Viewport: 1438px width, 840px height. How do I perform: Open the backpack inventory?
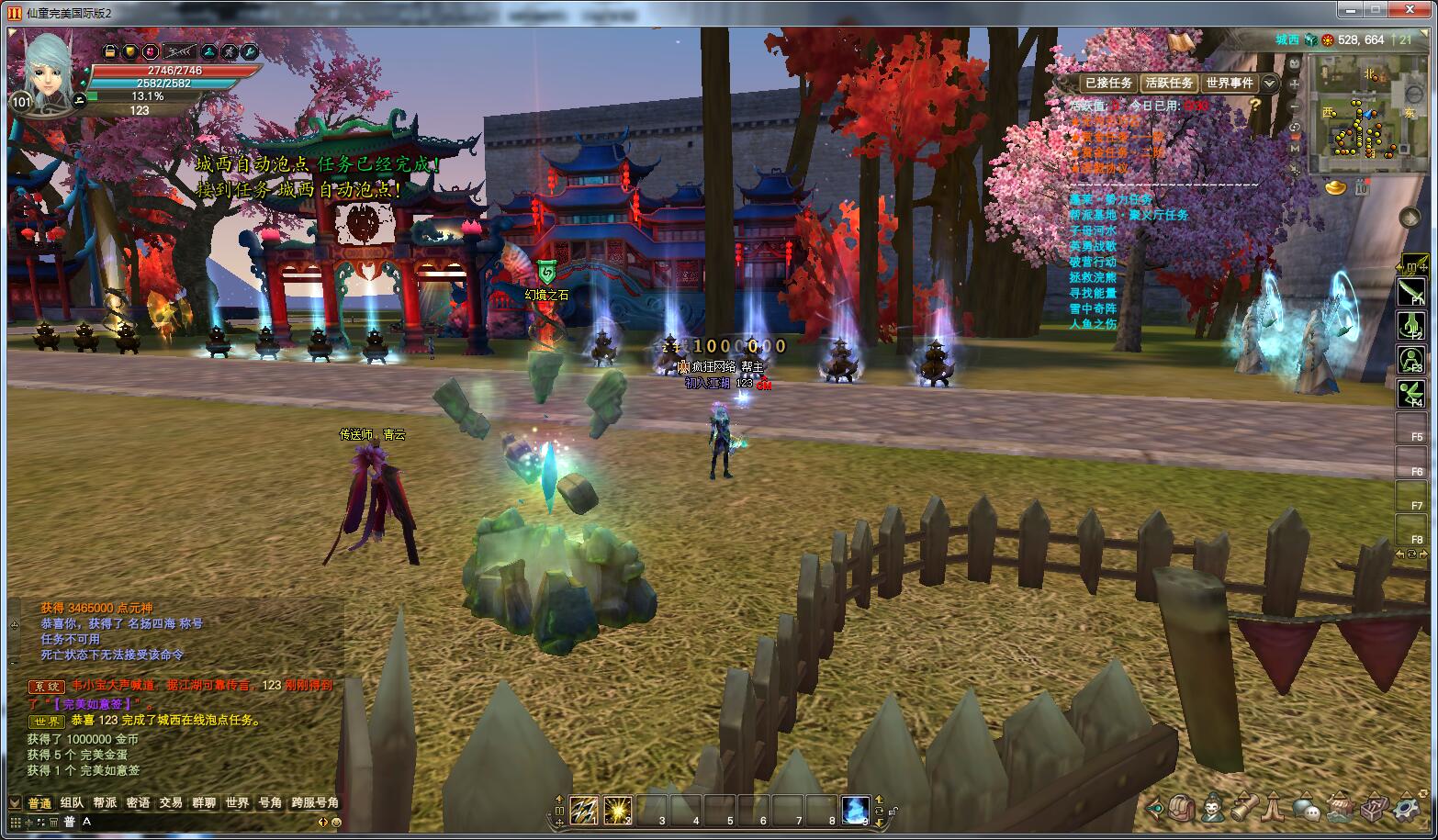[1182, 809]
